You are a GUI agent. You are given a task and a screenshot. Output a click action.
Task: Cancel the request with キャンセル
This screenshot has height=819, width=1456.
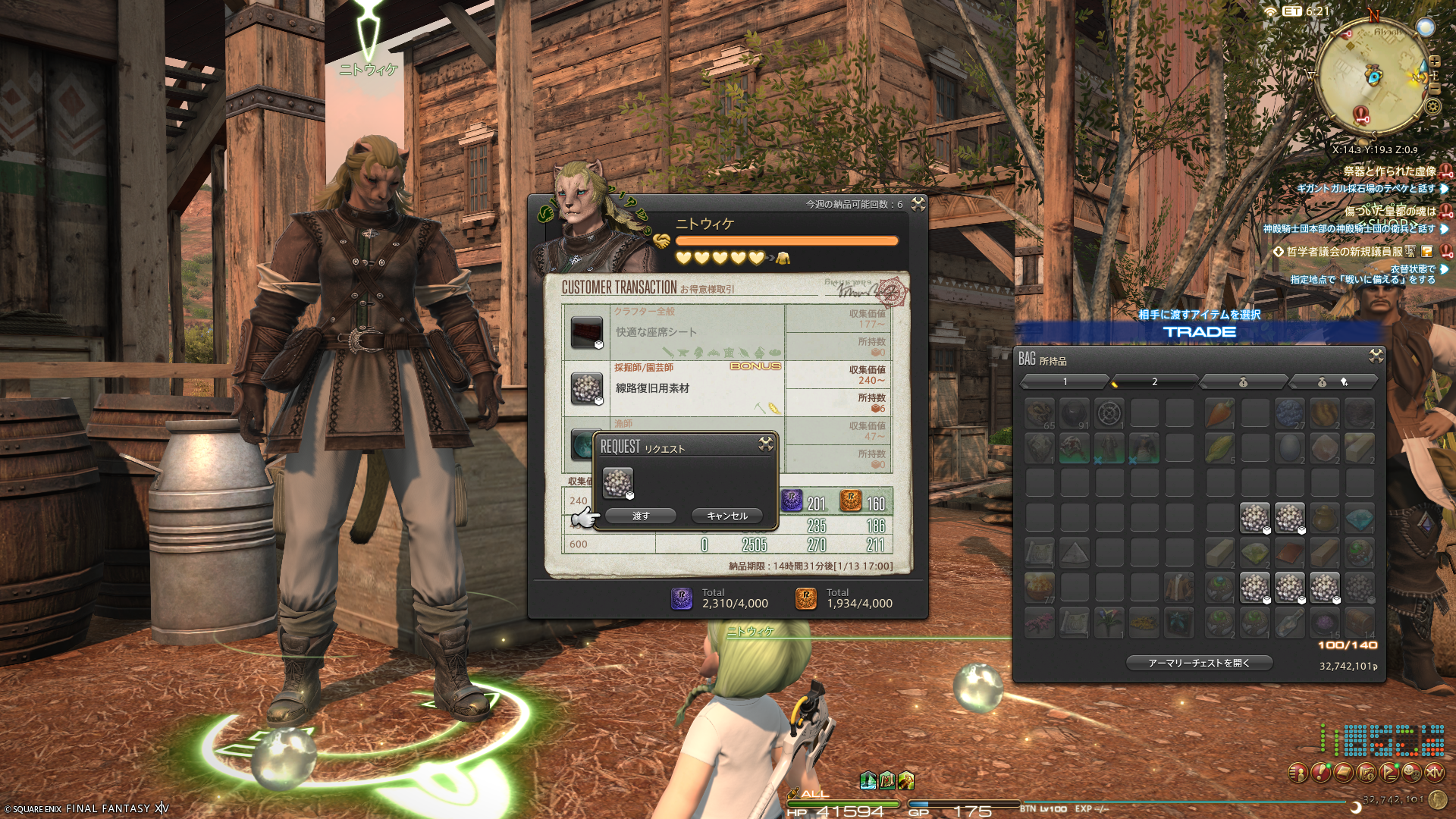tap(726, 516)
